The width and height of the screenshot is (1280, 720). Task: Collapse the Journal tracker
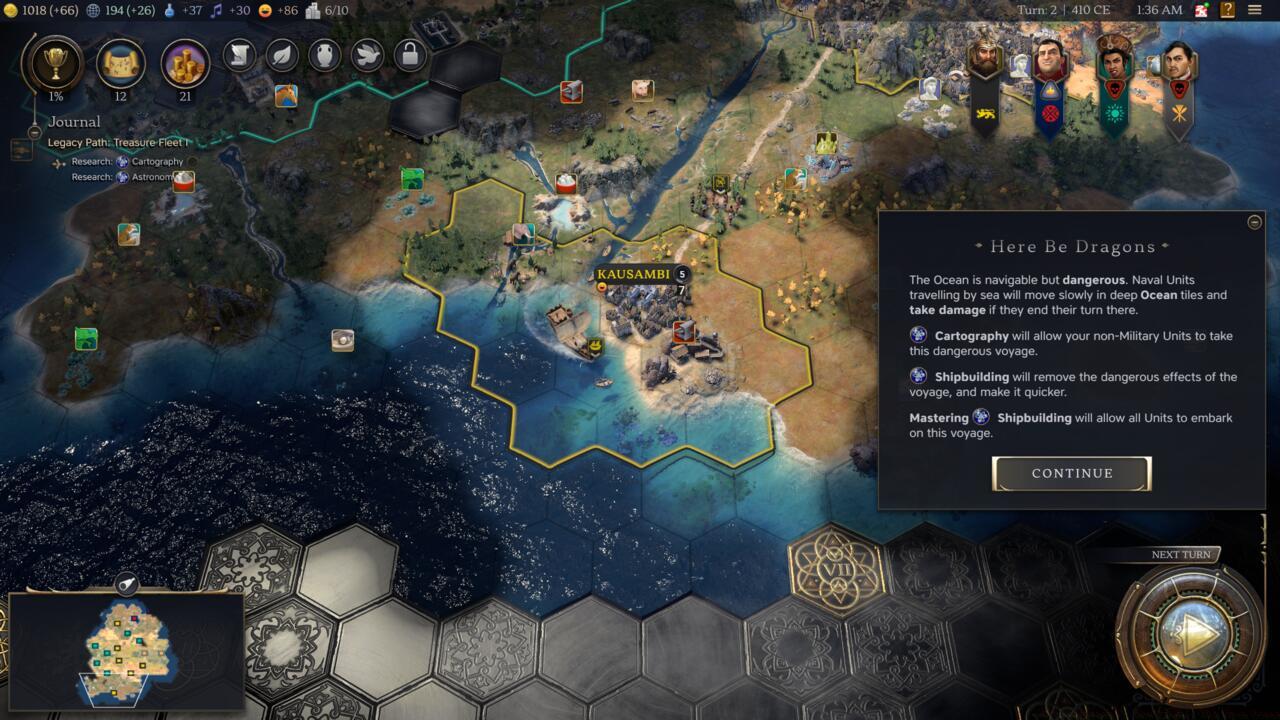pos(35,131)
